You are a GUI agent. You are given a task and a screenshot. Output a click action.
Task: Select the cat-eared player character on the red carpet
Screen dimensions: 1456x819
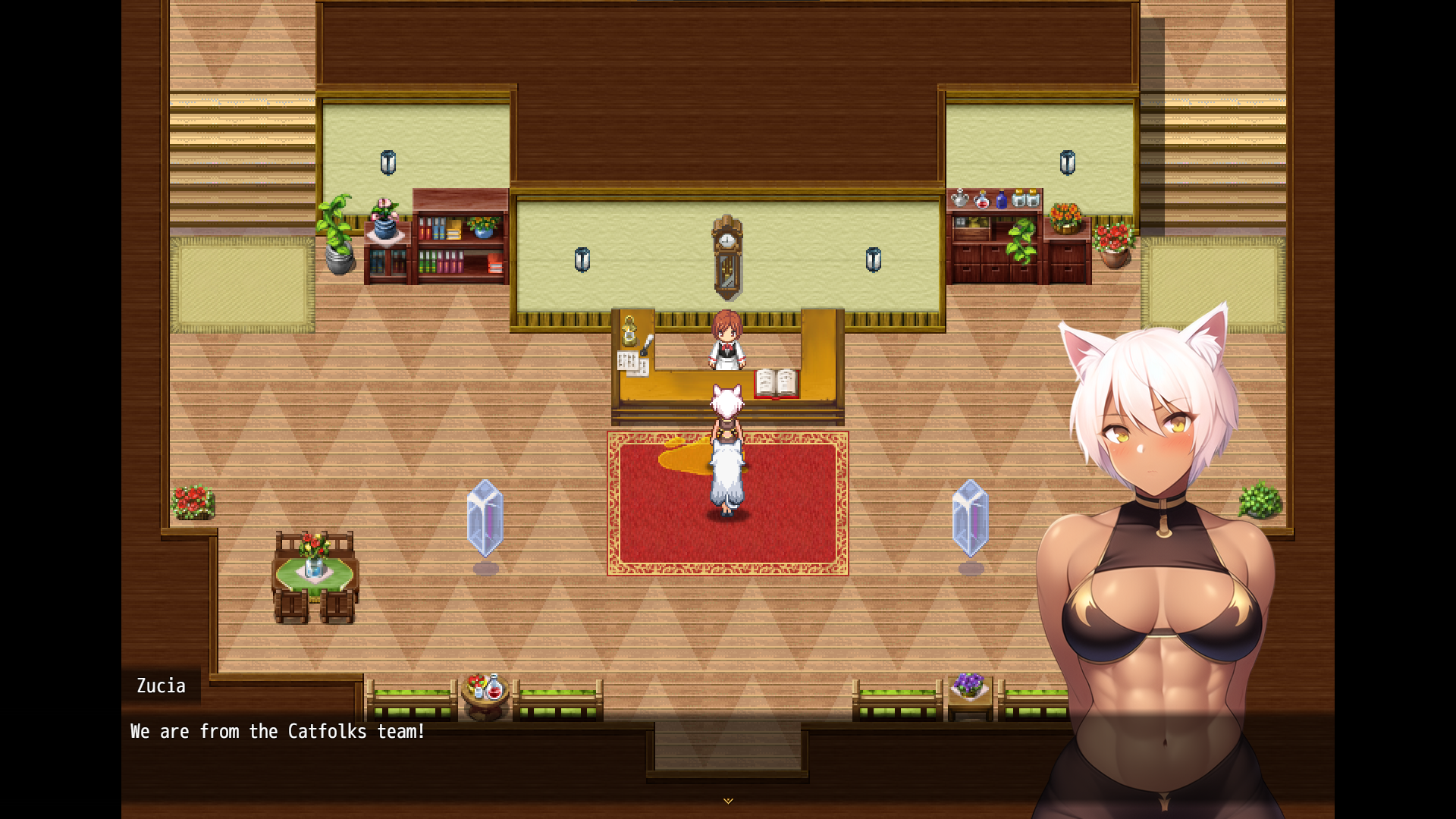coord(726,447)
